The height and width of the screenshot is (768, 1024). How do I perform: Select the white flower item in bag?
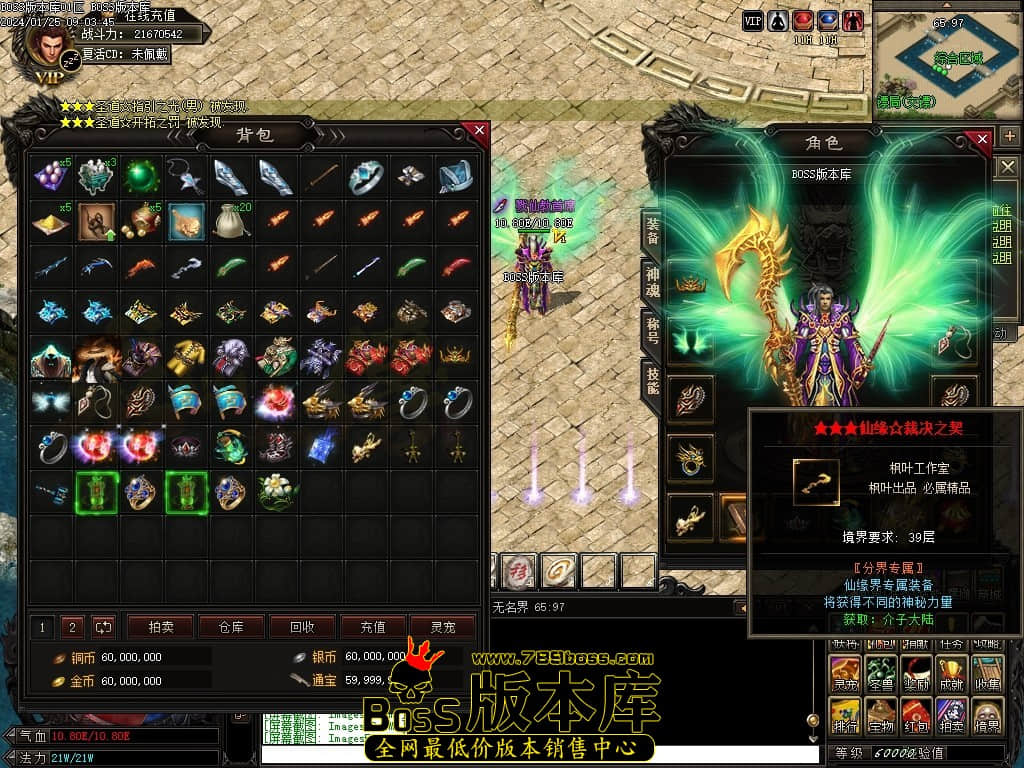tap(276, 491)
